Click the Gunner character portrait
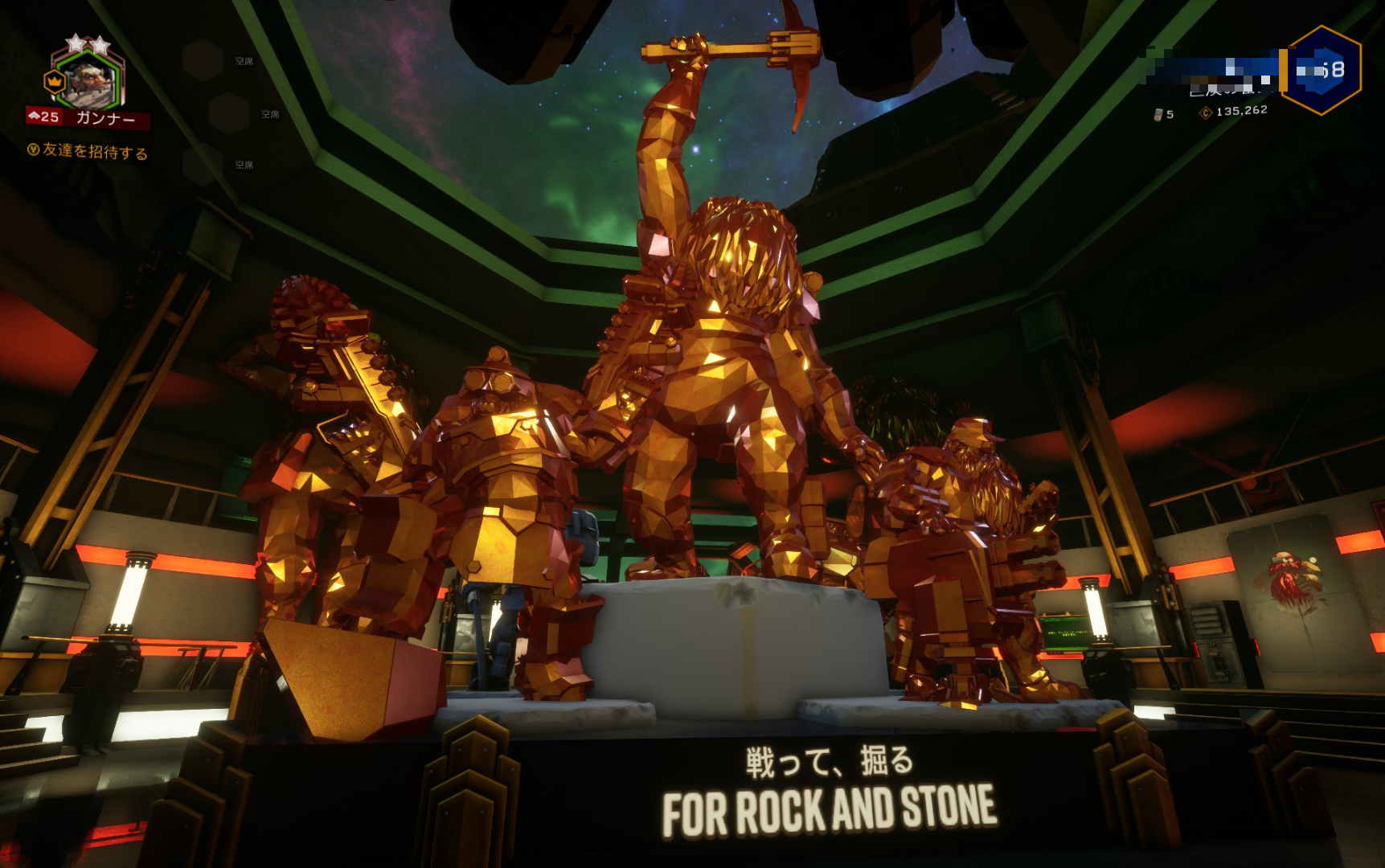Screen dimensions: 1385x868 coord(88,80)
